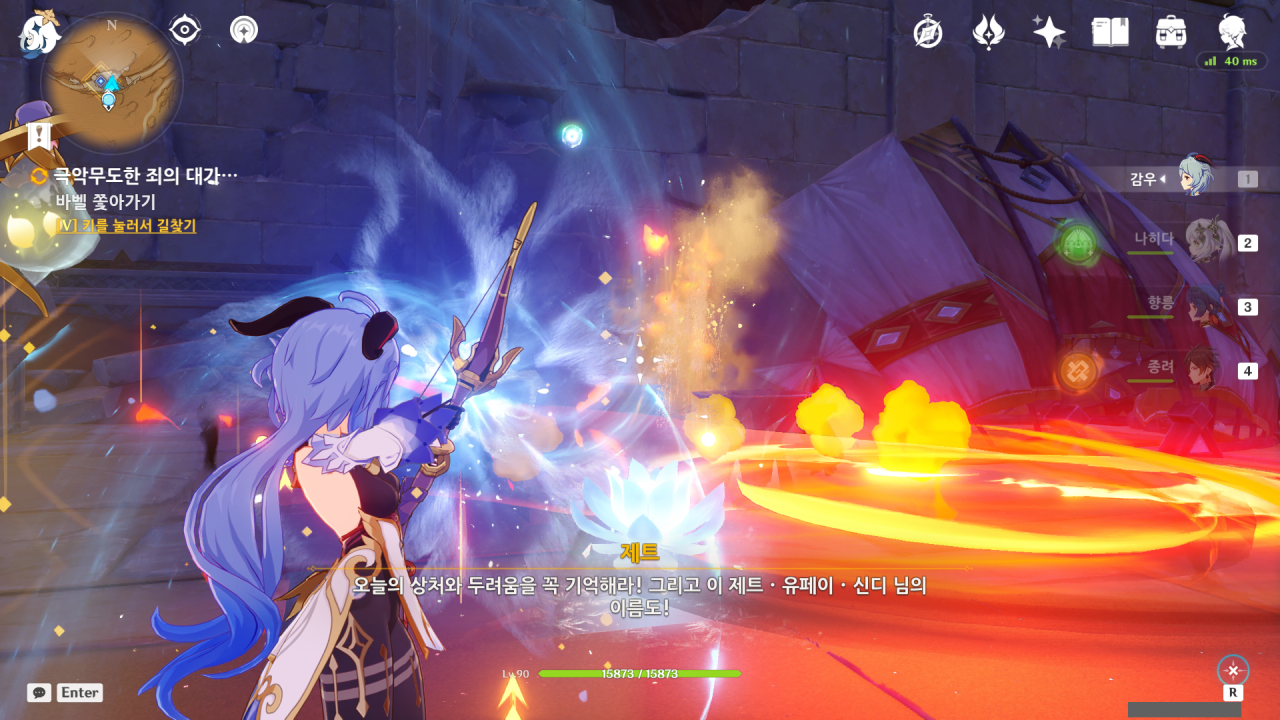Screen dimensions: 1280x720
Task: Open the Adventurer Handbook book icon
Action: pyautogui.click(x=1110, y=32)
